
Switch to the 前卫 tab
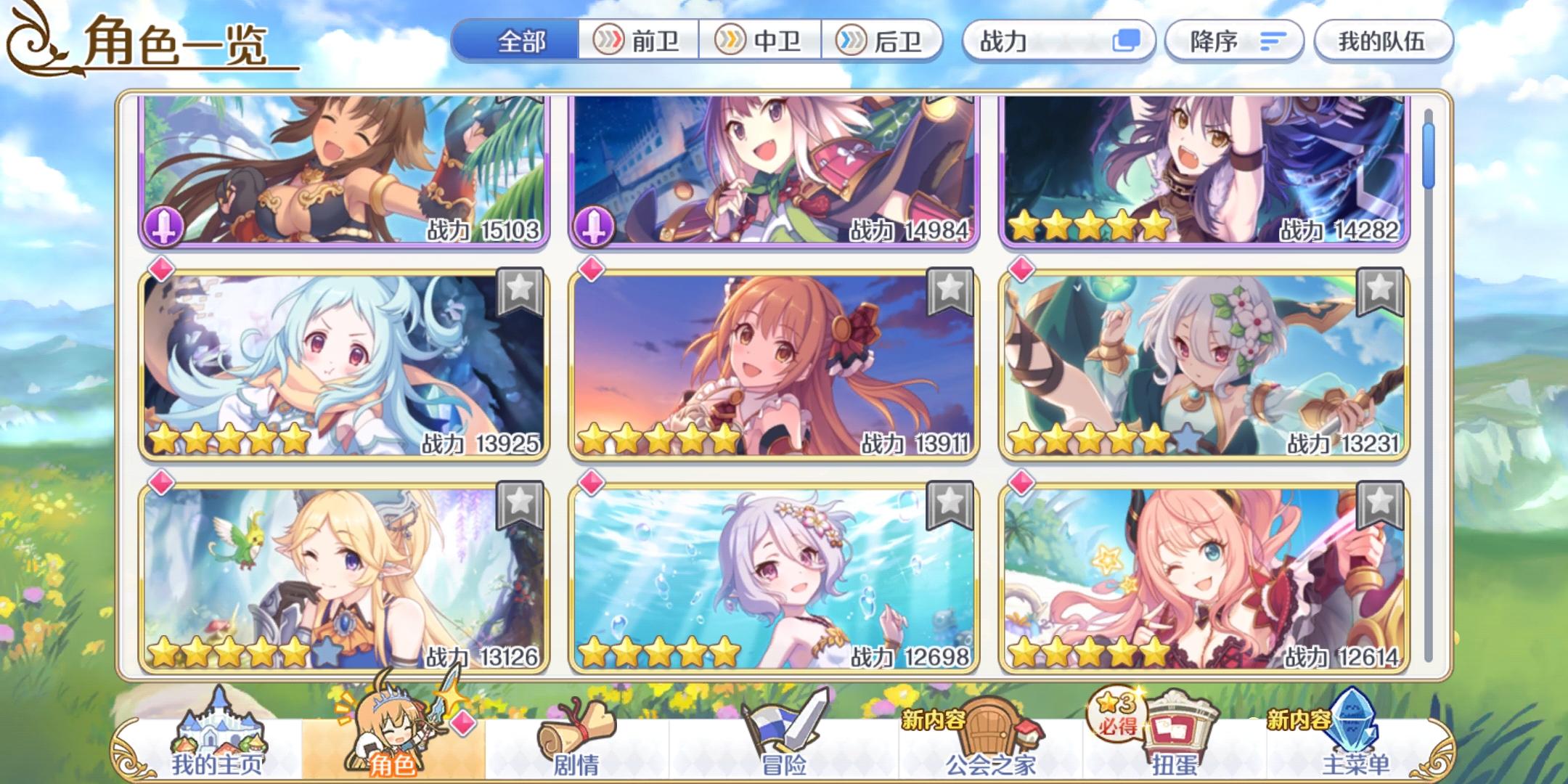coord(637,41)
